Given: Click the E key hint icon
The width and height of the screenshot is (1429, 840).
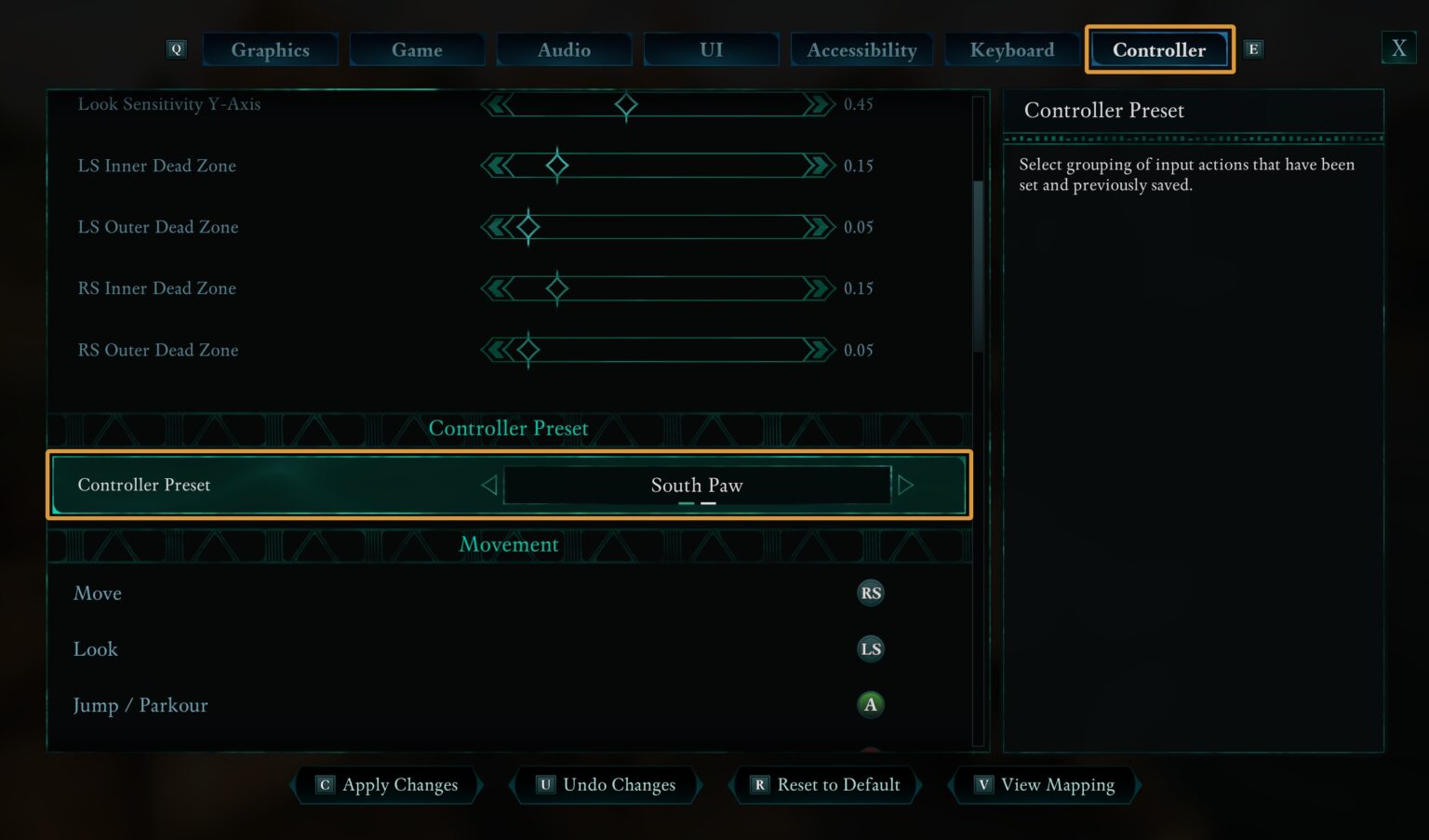Looking at the screenshot, I should pos(1253,49).
